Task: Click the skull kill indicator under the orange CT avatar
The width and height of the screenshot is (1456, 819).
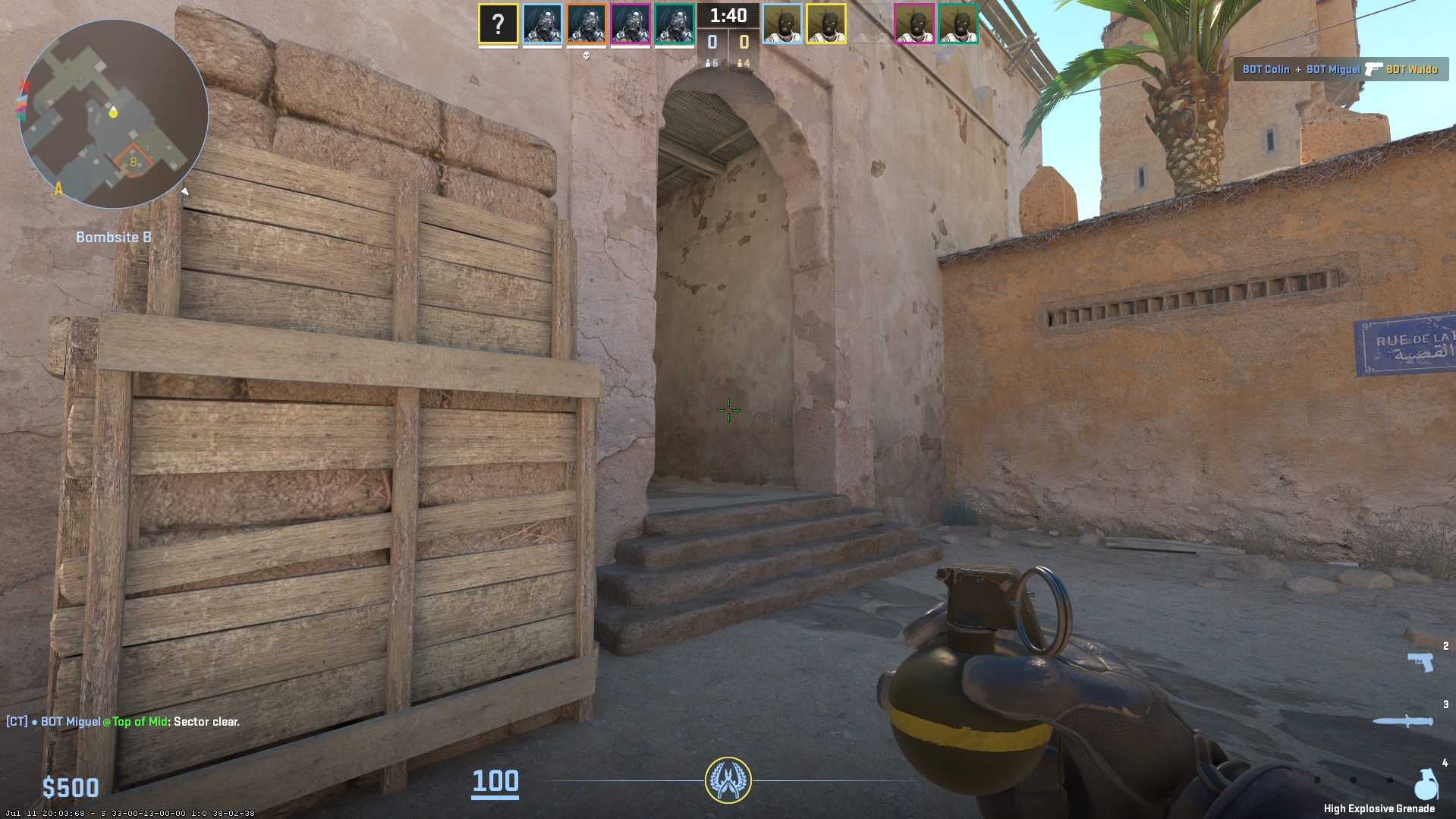Action: [586, 55]
